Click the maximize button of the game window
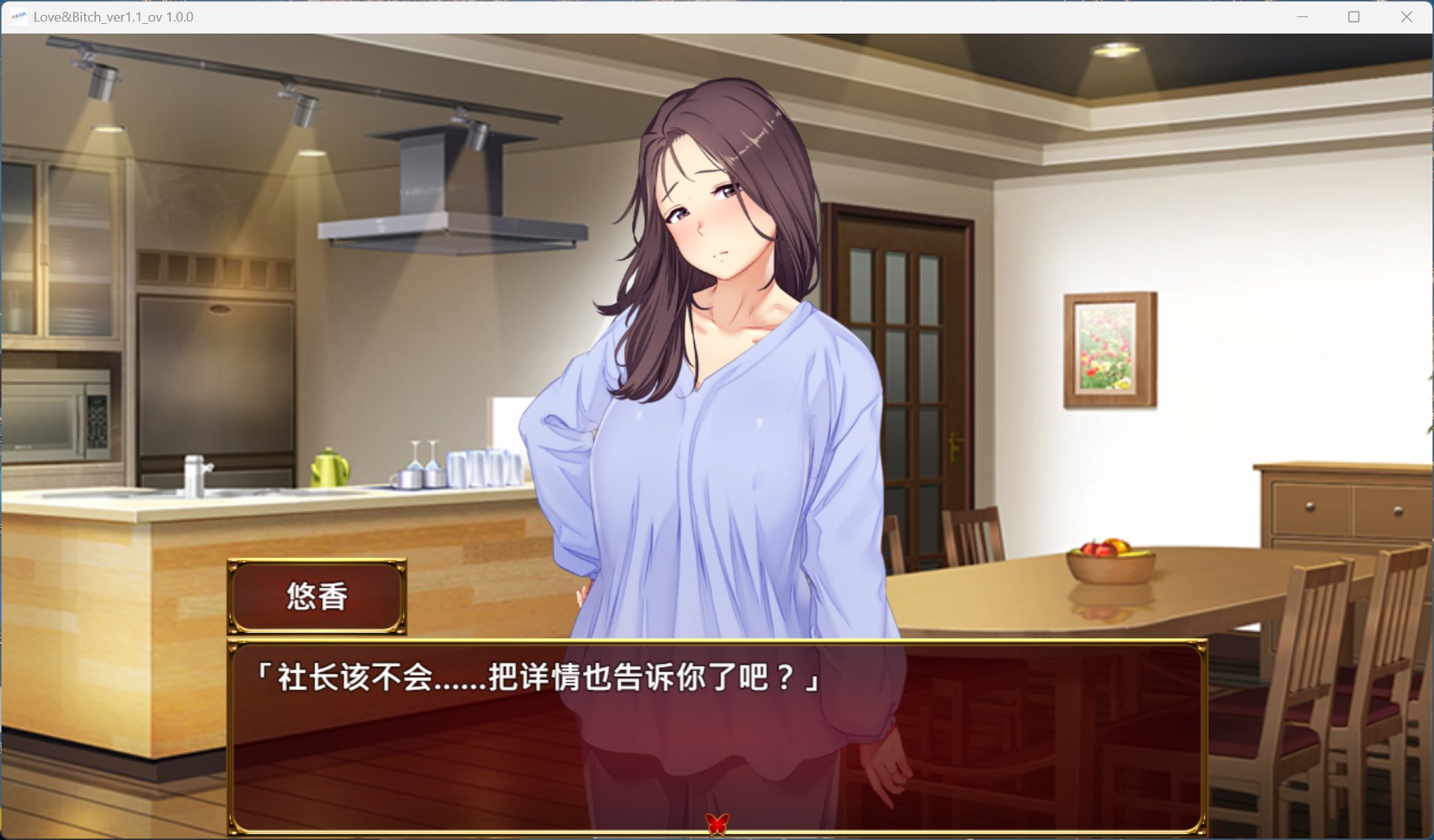This screenshot has width=1434, height=840. coord(1352,16)
